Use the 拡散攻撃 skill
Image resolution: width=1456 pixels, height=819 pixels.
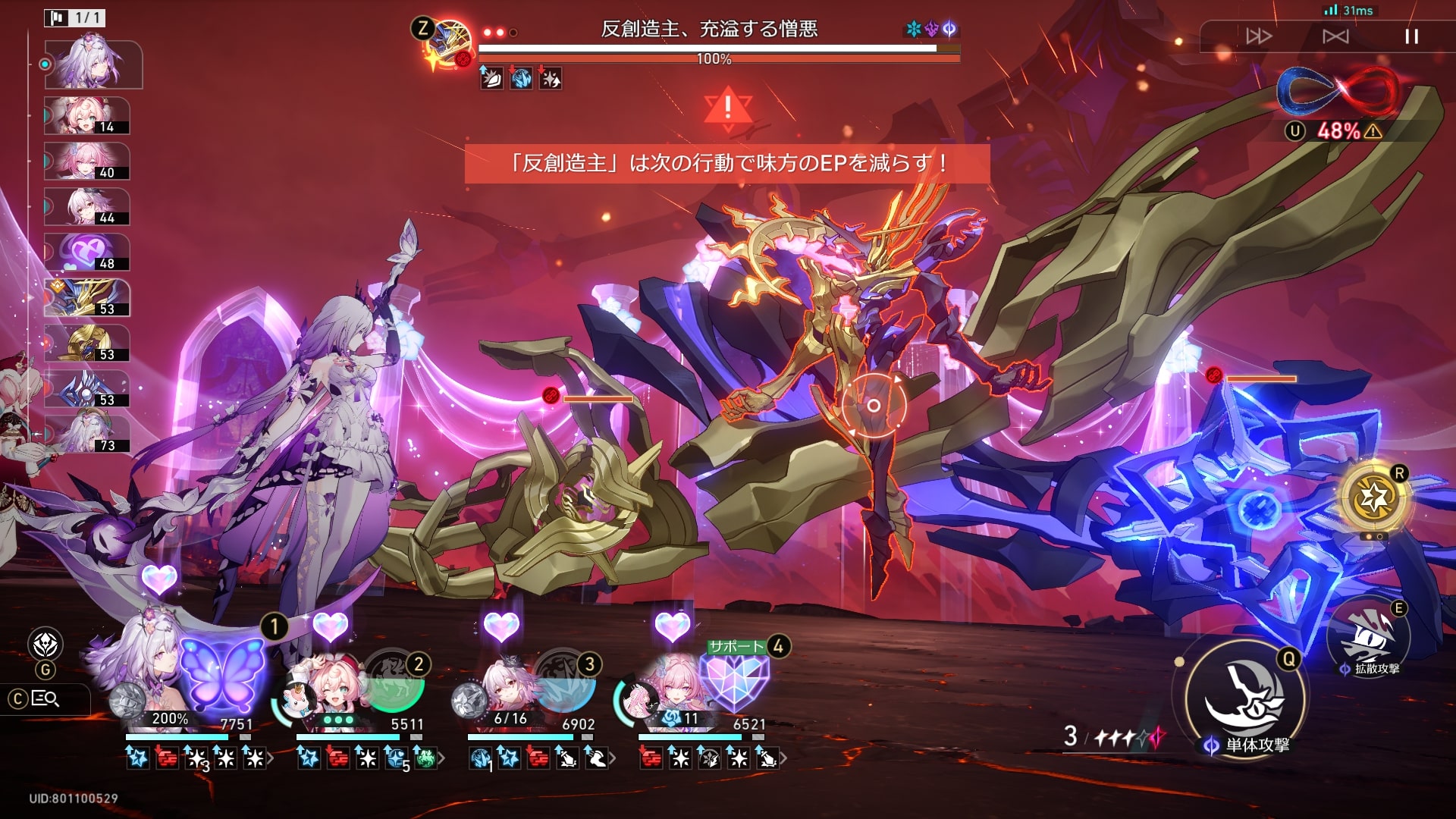tap(1370, 638)
